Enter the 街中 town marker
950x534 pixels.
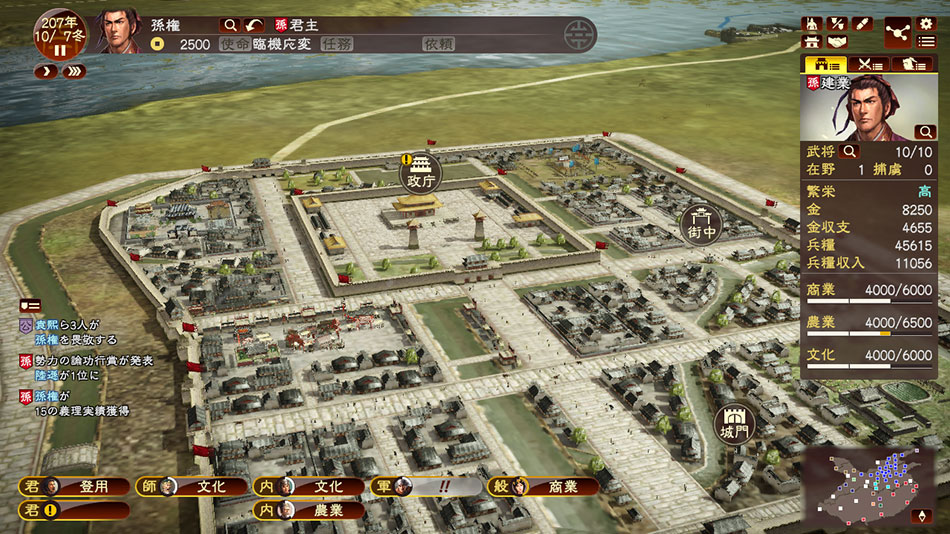tap(703, 225)
